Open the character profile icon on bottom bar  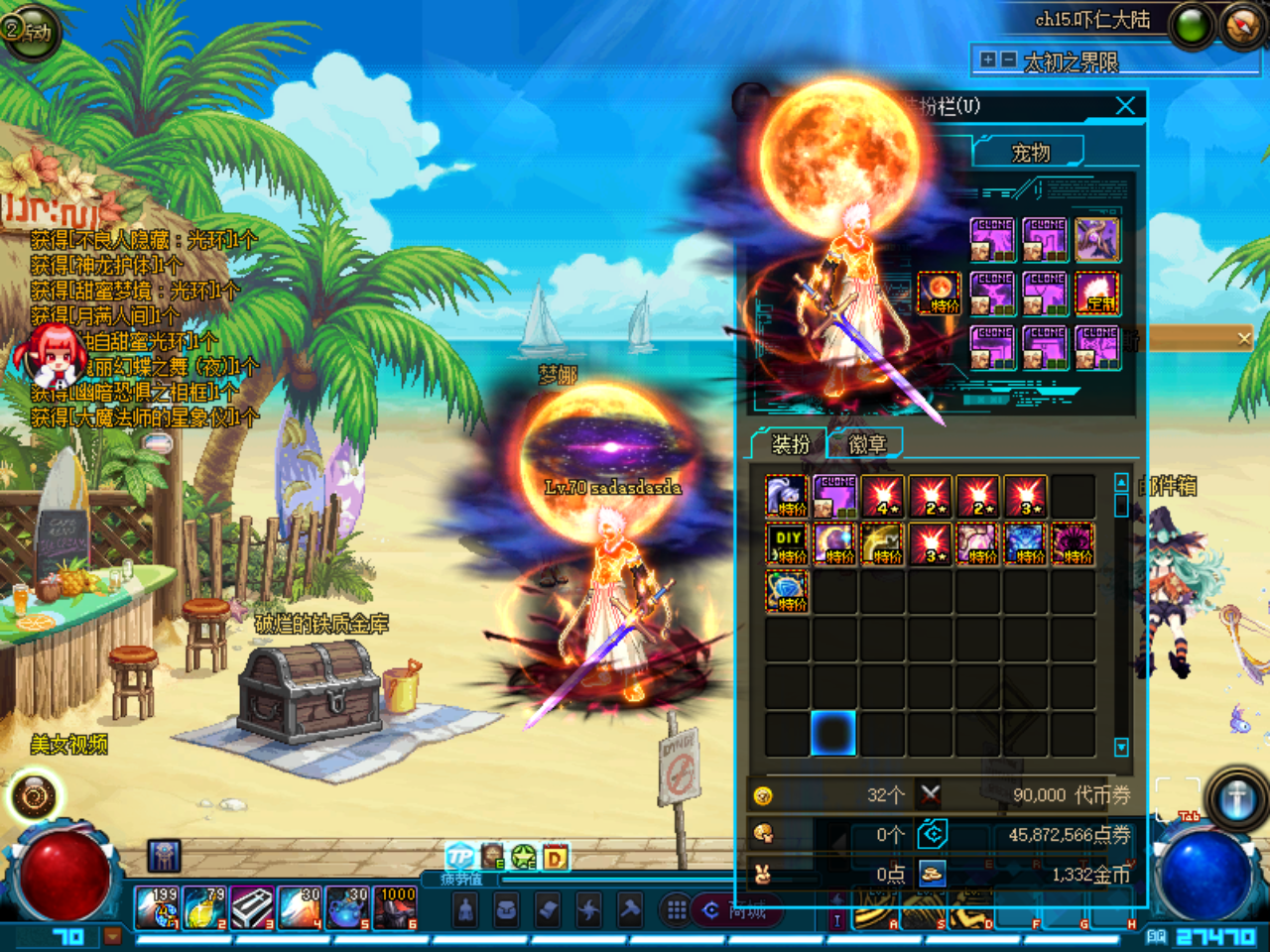click(x=465, y=910)
